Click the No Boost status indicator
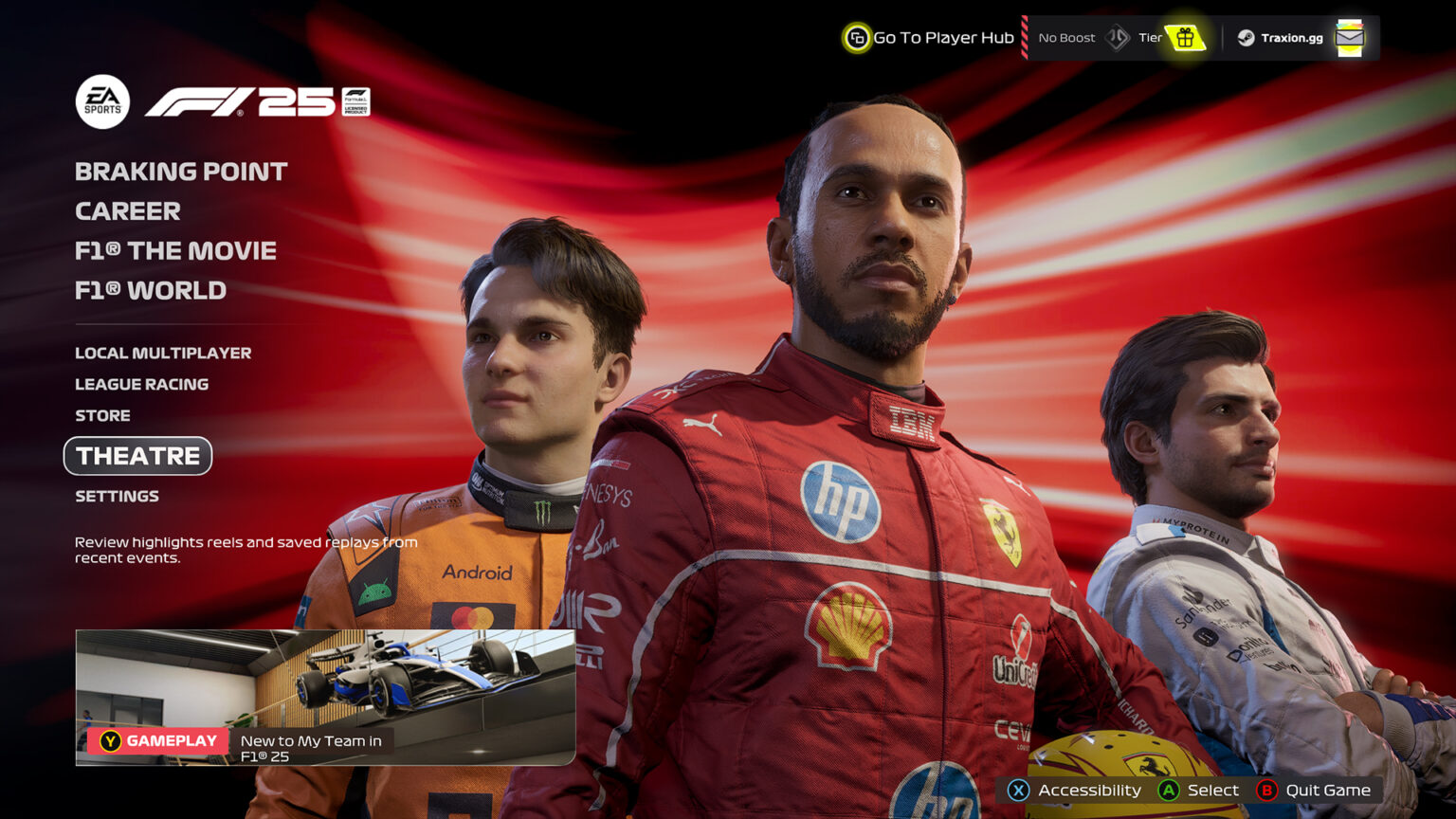This screenshot has height=819, width=1456. (1066, 38)
